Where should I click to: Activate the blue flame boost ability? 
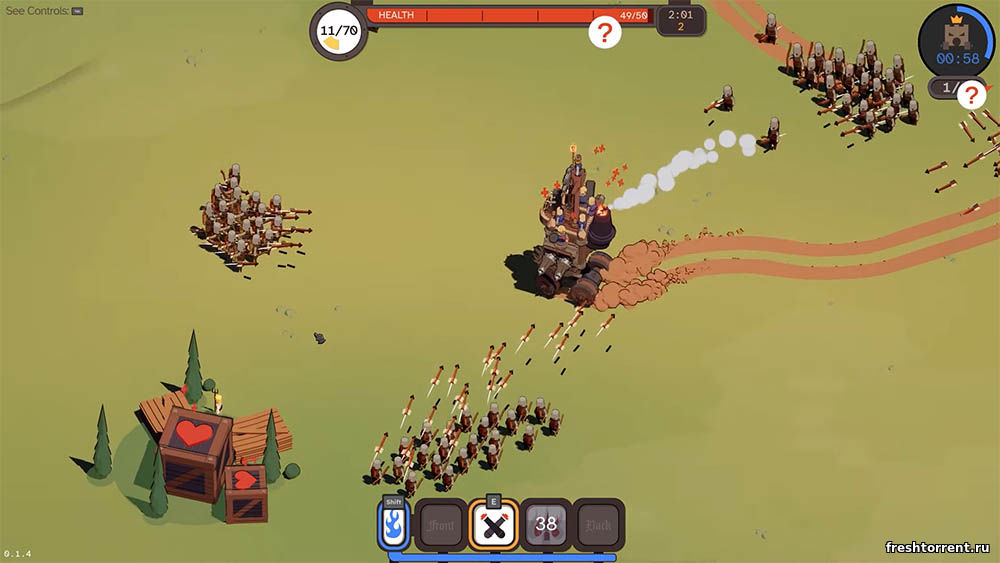[393, 524]
